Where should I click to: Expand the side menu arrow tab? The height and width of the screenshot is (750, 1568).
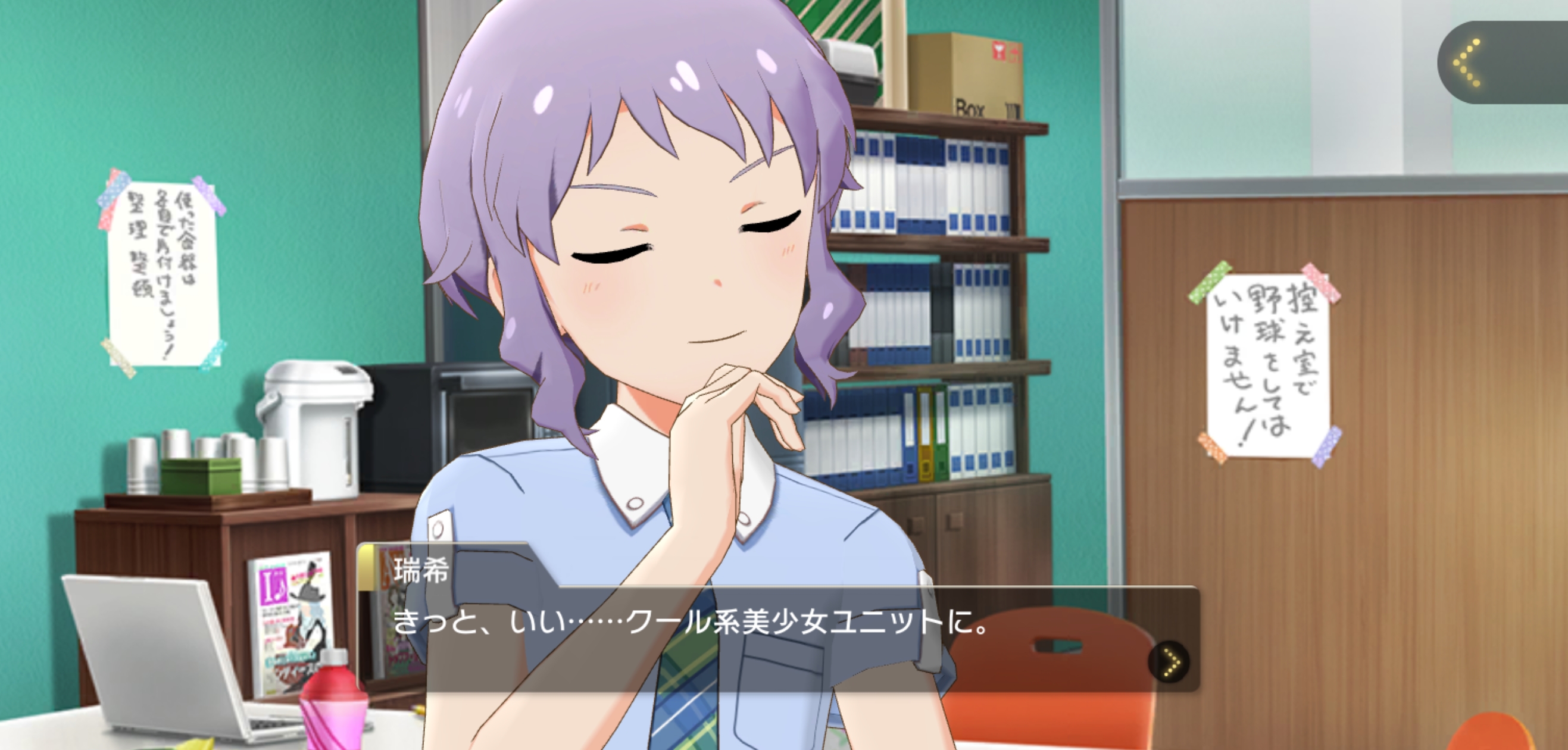[1485, 62]
